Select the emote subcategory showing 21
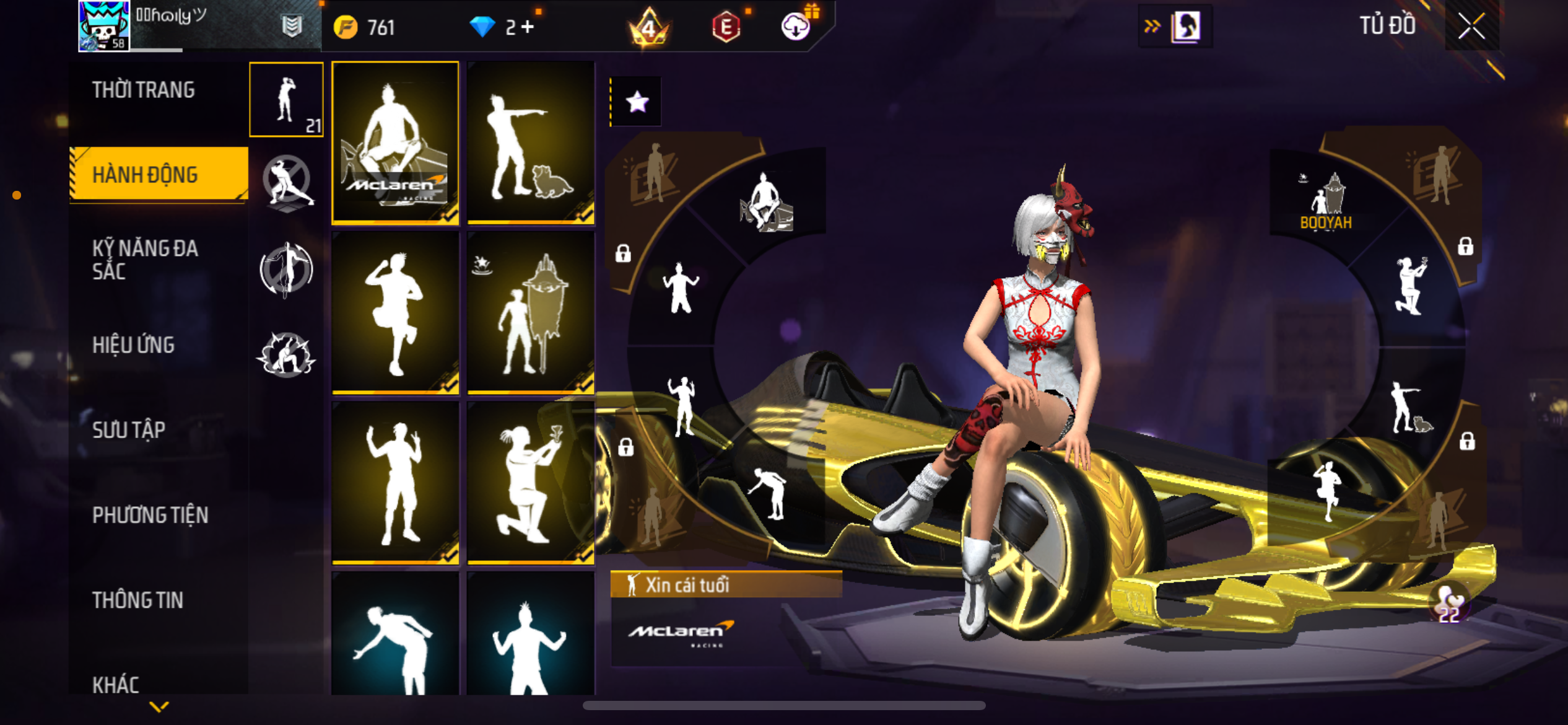This screenshot has width=1568, height=725. click(x=286, y=100)
